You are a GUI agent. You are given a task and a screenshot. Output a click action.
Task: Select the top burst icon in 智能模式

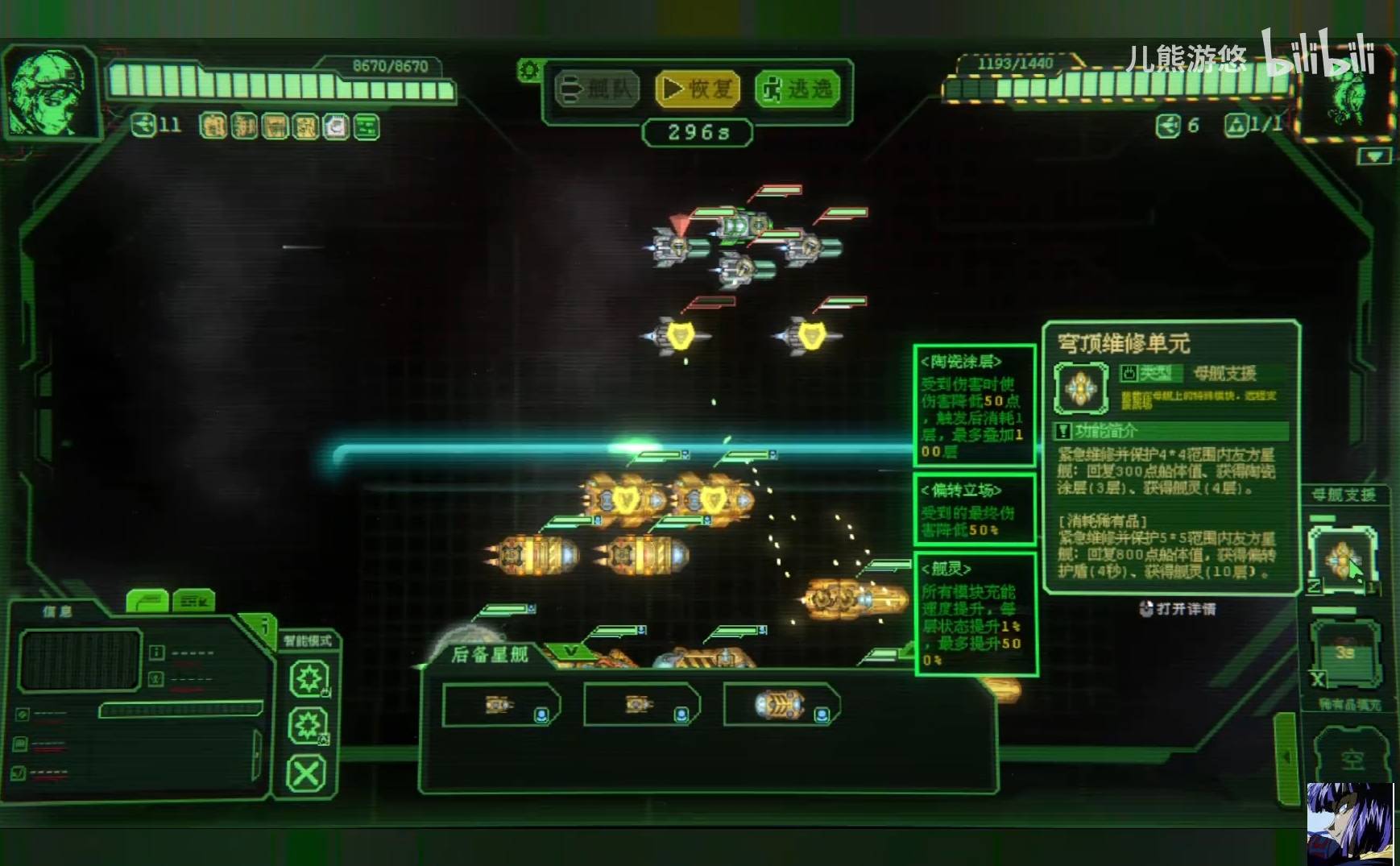coord(309,678)
